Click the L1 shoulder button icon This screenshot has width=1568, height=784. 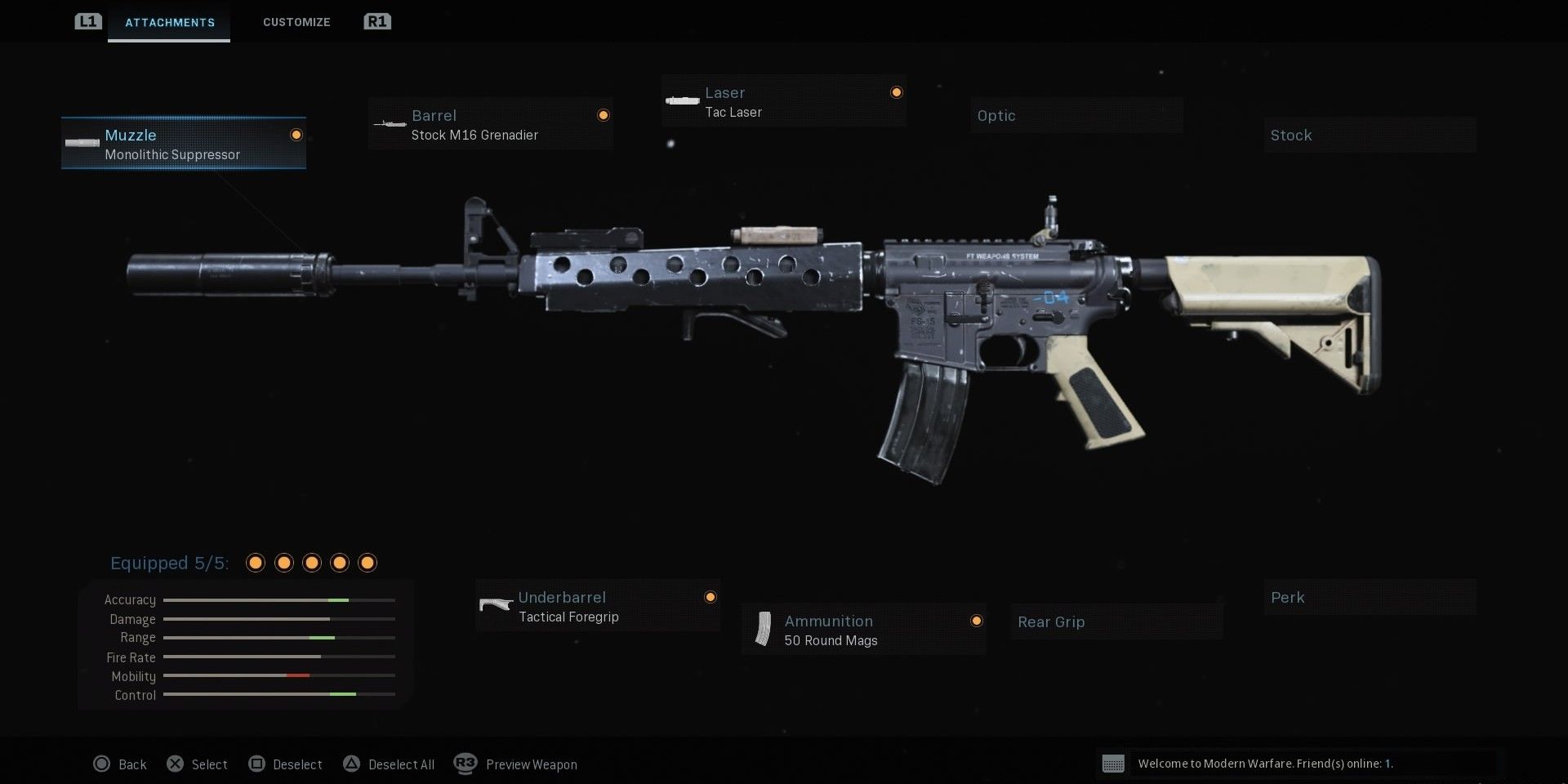87,22
